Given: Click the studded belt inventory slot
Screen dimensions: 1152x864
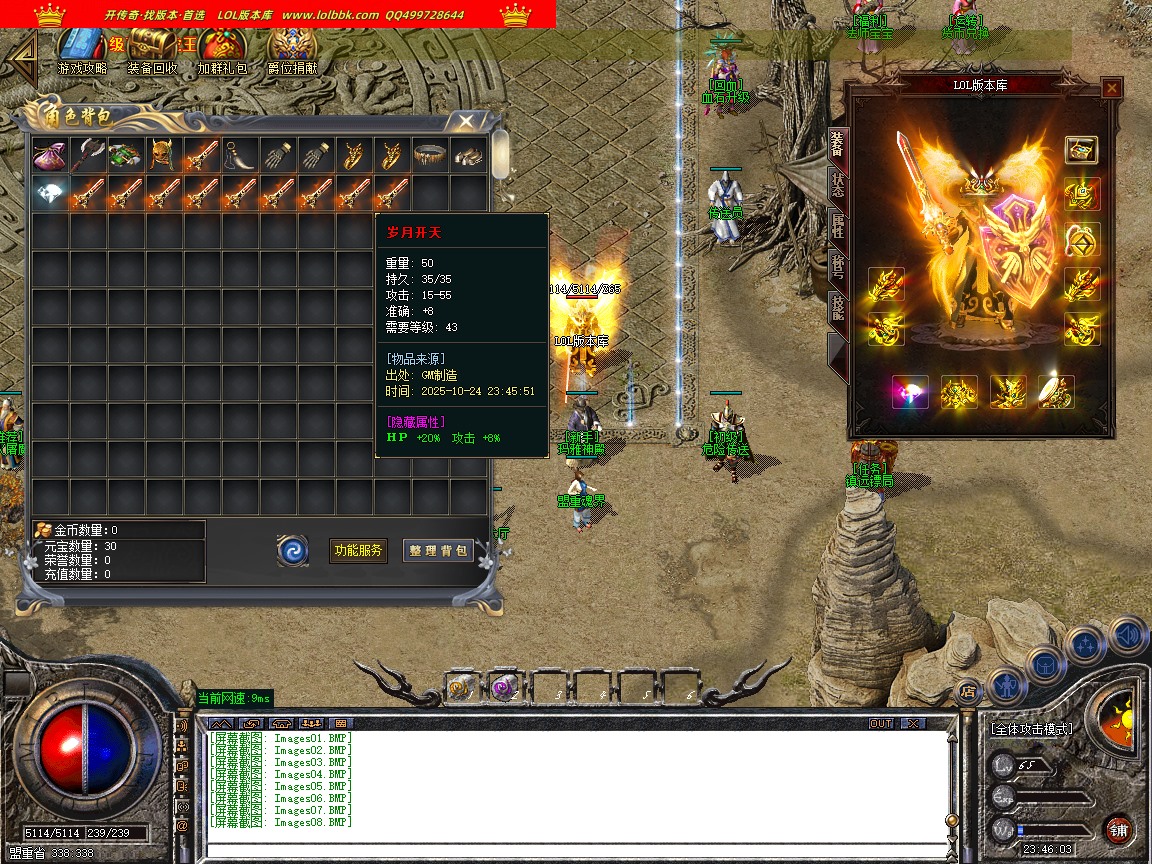Looking at the screenshot, I should pos(429,156).
